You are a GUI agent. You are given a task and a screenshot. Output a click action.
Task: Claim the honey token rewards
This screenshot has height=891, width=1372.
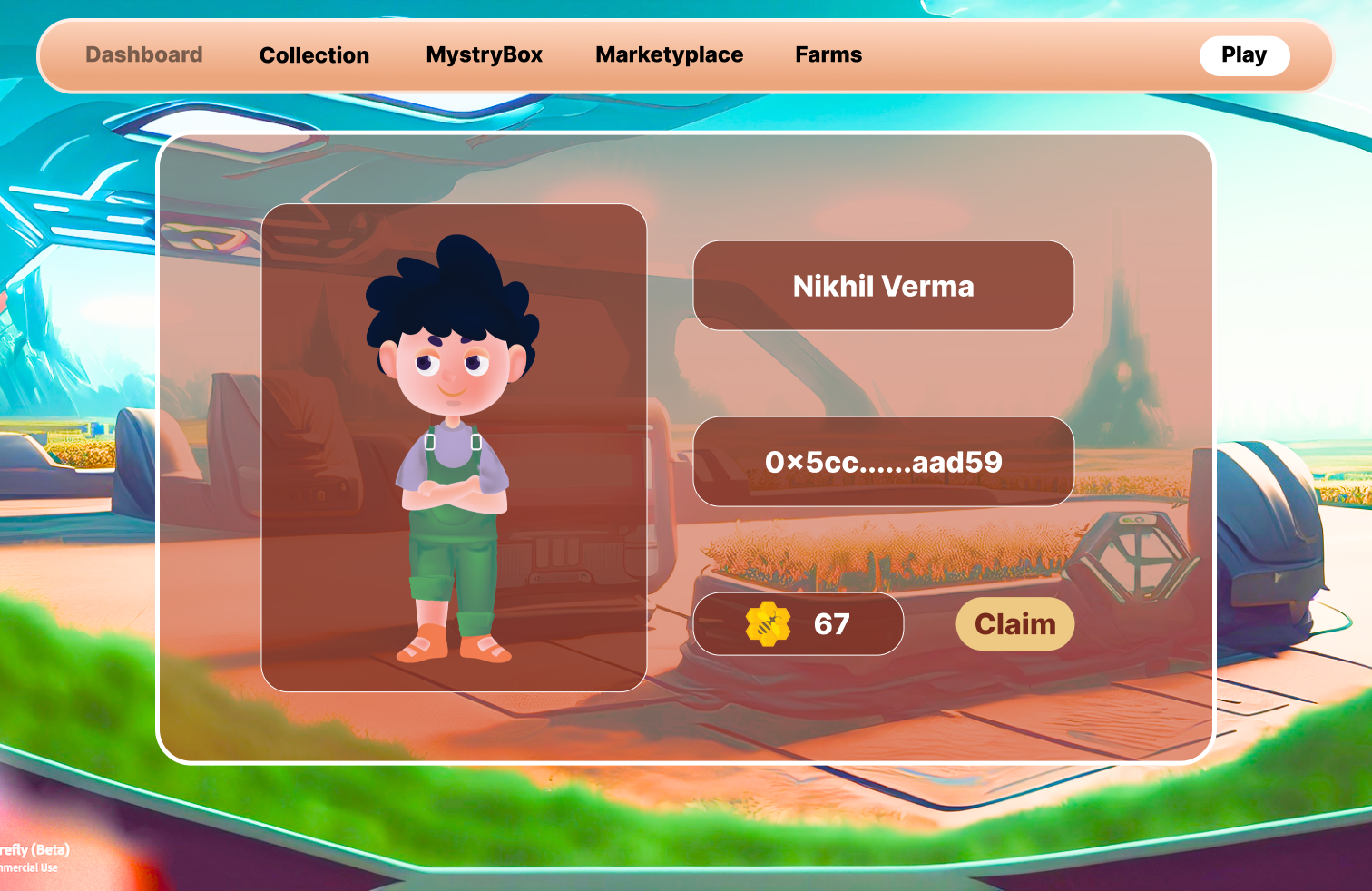click(x=1014, y=624)
